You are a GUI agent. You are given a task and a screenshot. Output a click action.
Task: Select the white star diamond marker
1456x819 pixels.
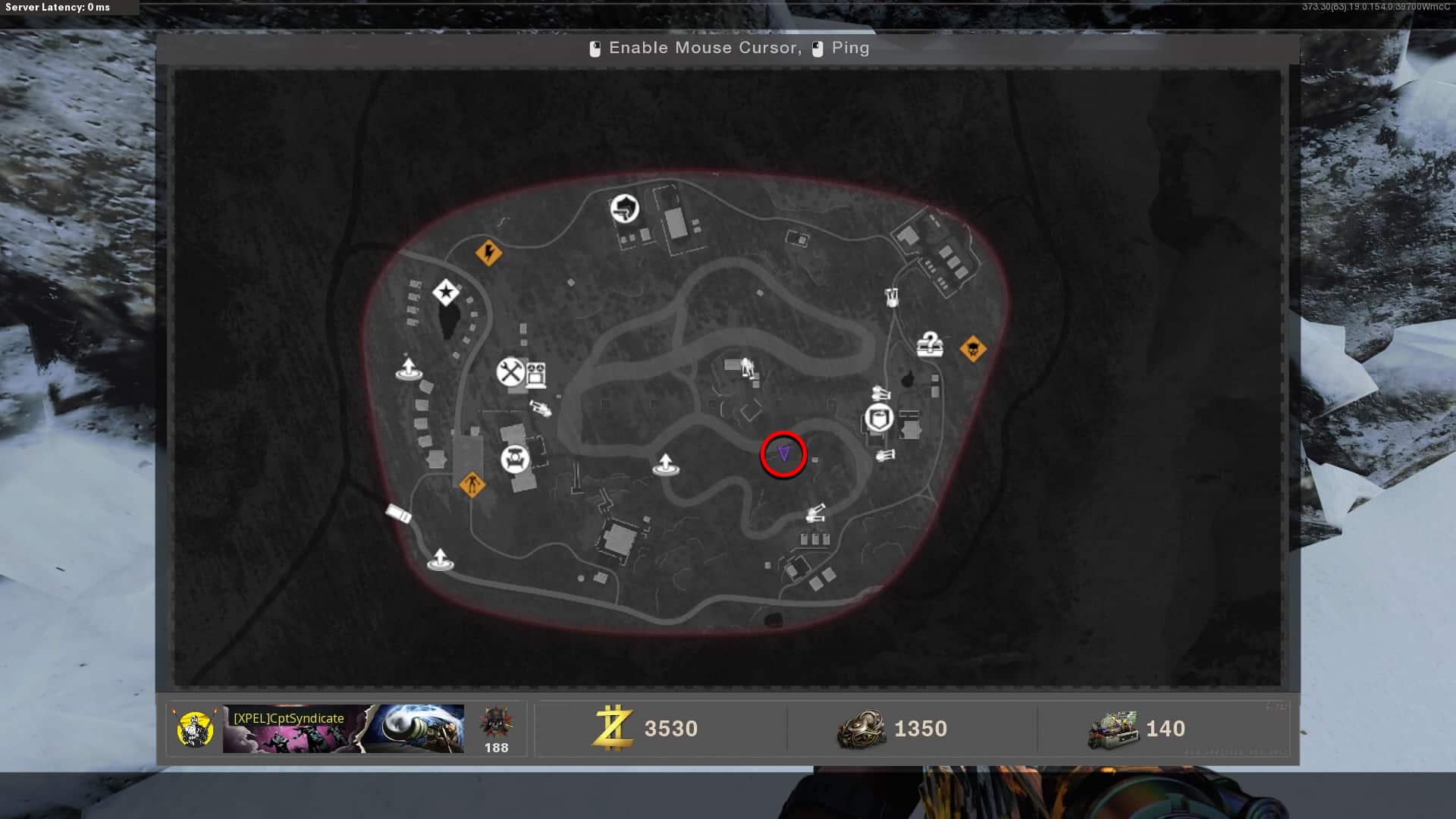pos(446,292)
